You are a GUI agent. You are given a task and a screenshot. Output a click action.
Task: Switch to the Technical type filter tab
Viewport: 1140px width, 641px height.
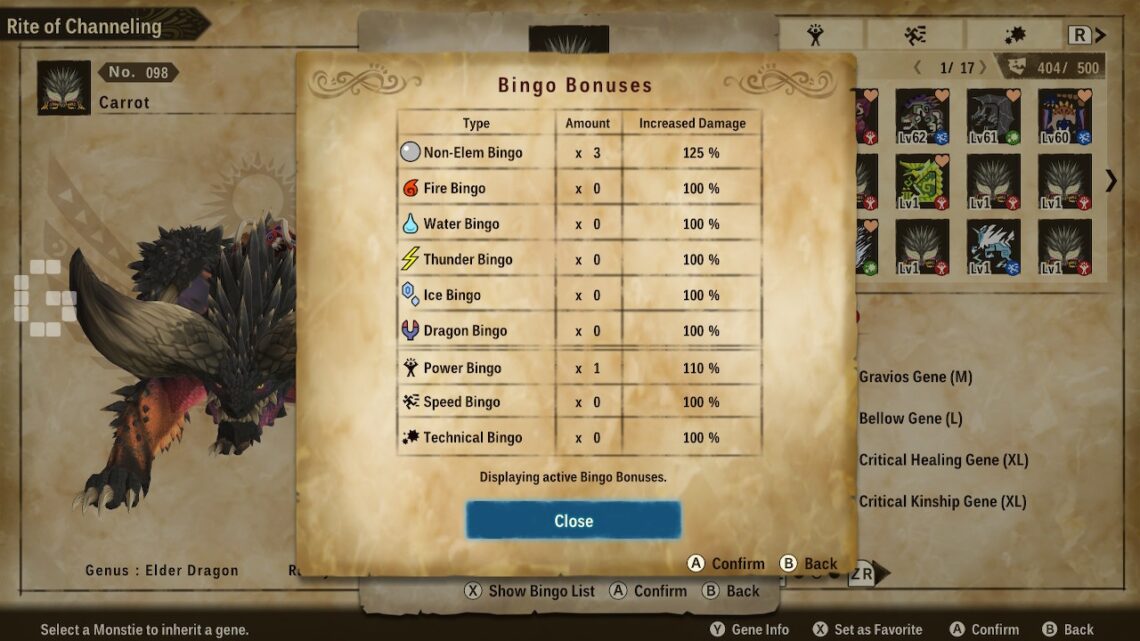point(1013,35)
